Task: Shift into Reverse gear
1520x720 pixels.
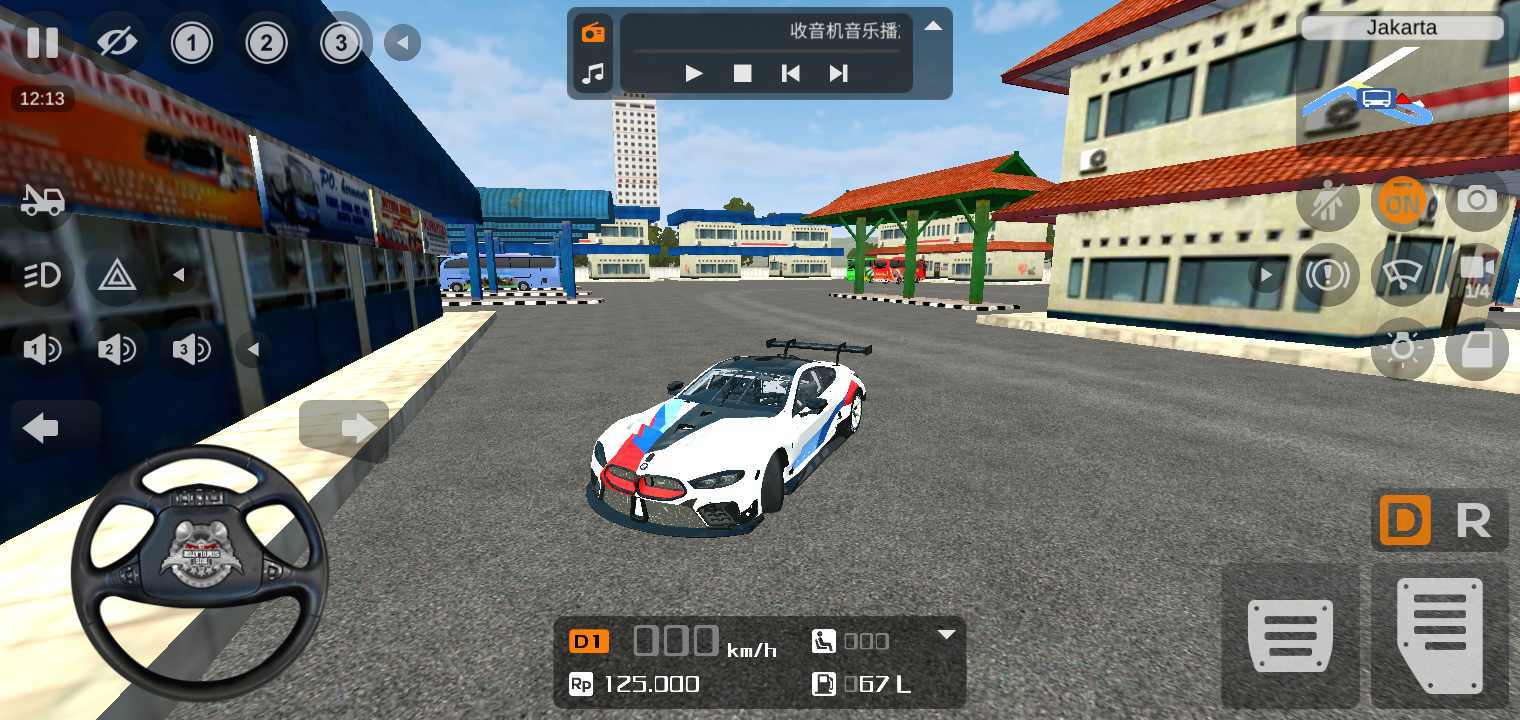Action: coord(1473,521)
